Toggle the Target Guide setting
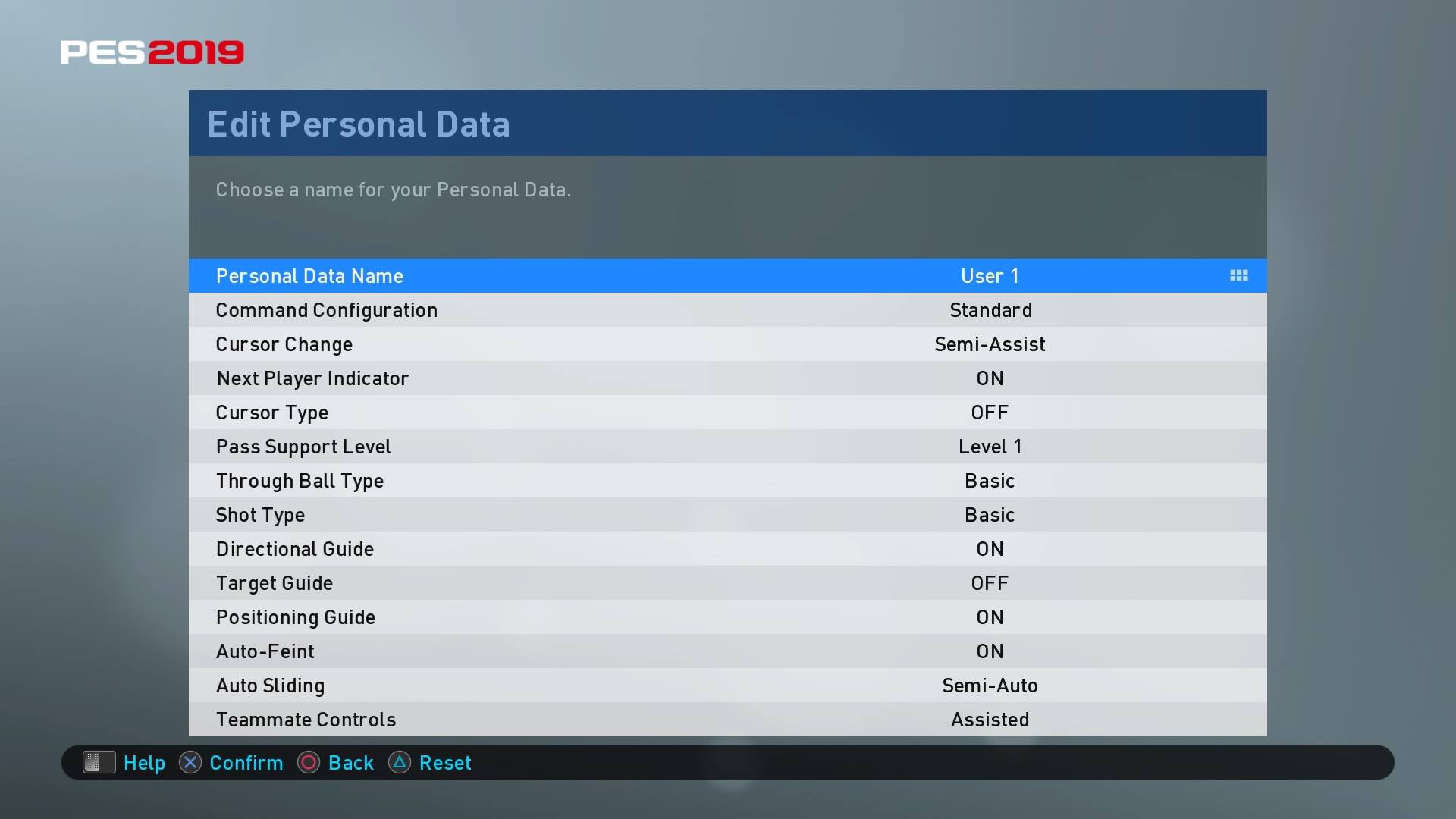Screen dimensions: 1456x819 (726, 583)
